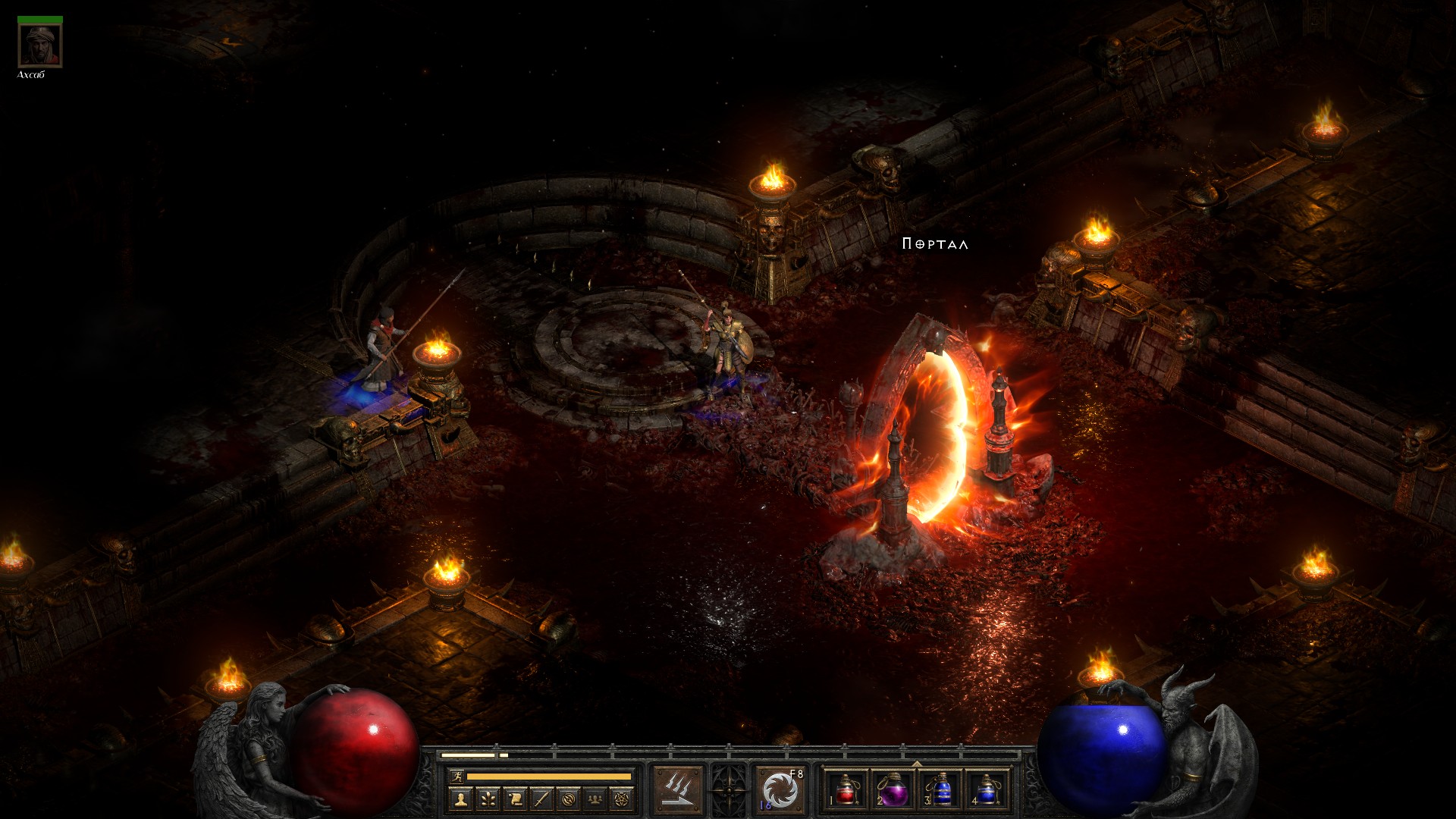This screenshot has width=1456, height=819.
Task: Open the pentagram game menu button
Action: (x=623, y=799)
